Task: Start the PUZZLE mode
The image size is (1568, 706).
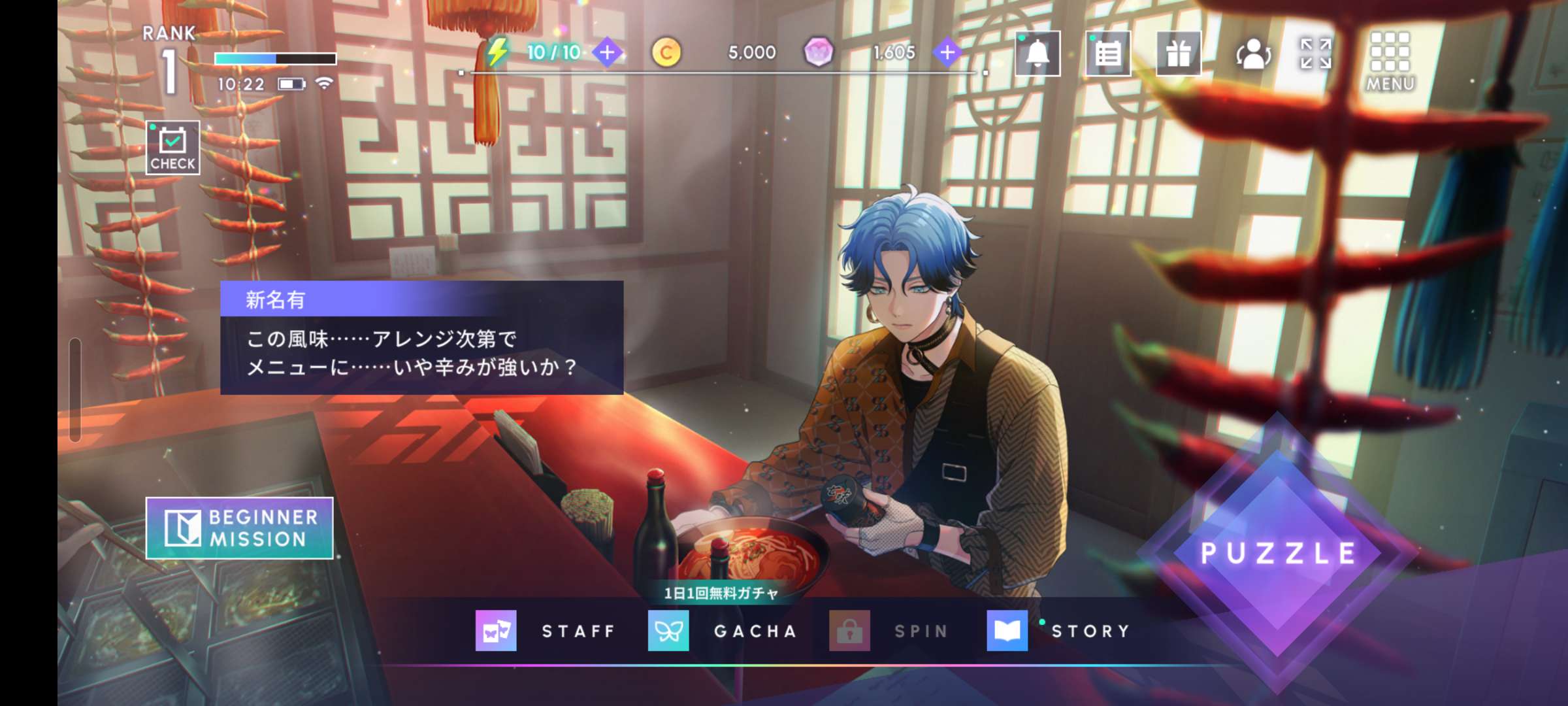Action: pos(1277,553)
